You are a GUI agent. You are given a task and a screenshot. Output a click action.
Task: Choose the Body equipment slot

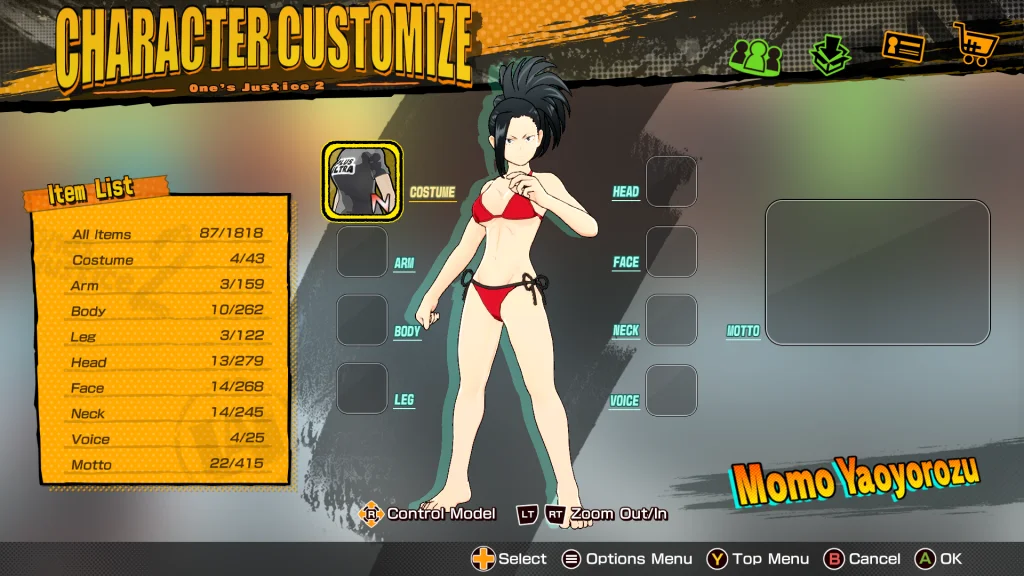tap(361, 320)
